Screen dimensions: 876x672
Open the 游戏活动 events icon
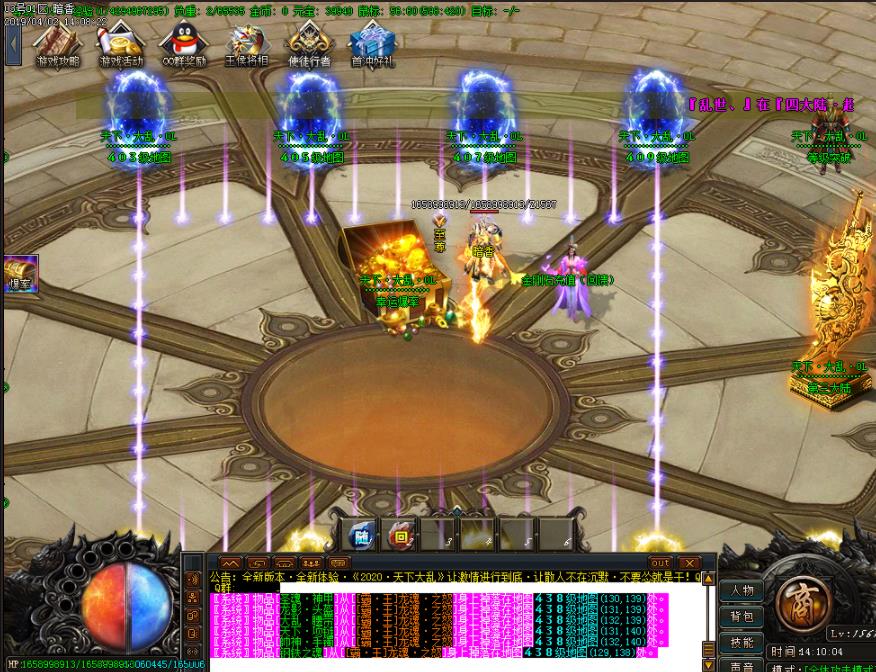[119, 45]
